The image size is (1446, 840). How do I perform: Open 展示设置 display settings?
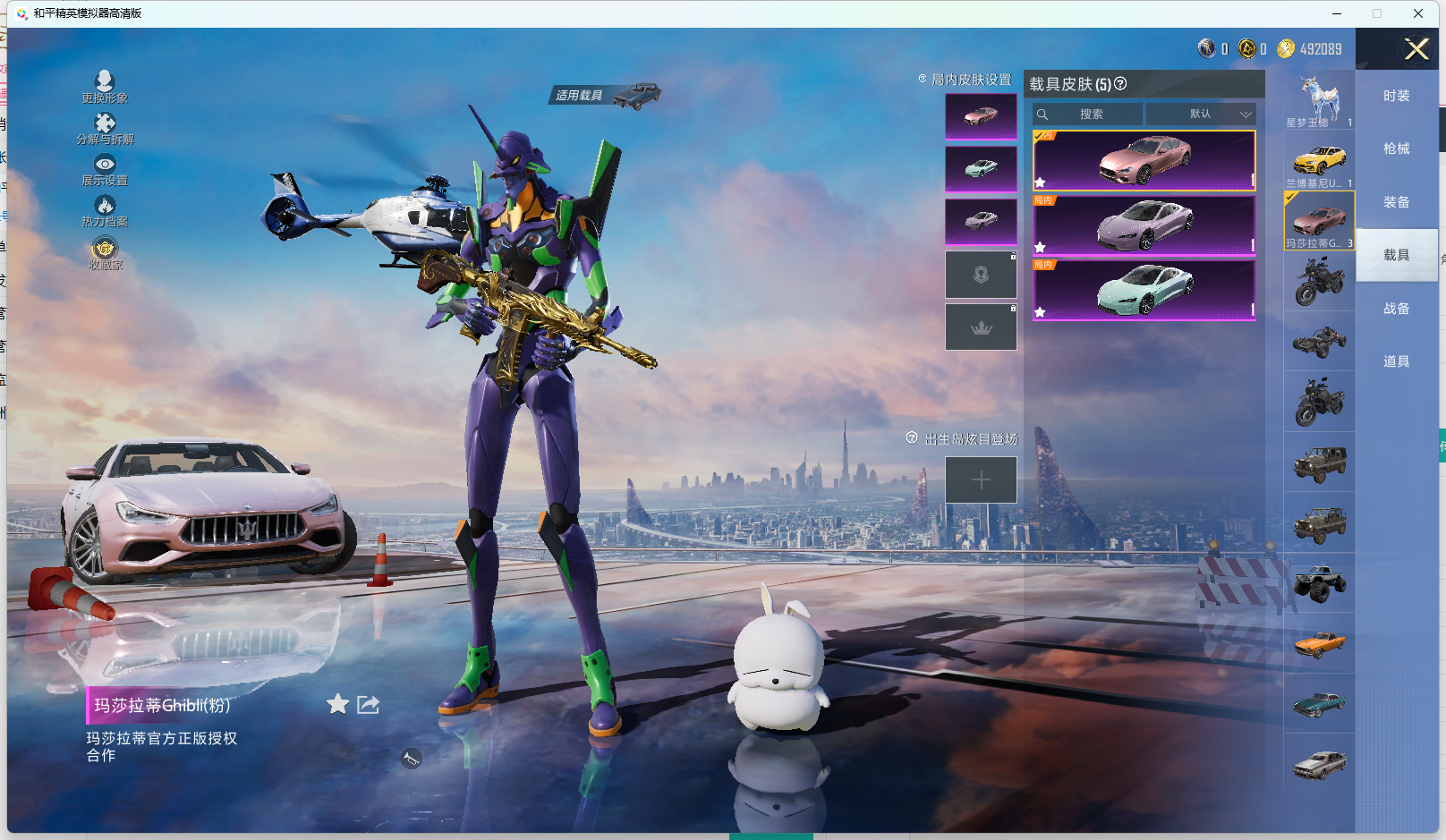(x=105, y=170)
